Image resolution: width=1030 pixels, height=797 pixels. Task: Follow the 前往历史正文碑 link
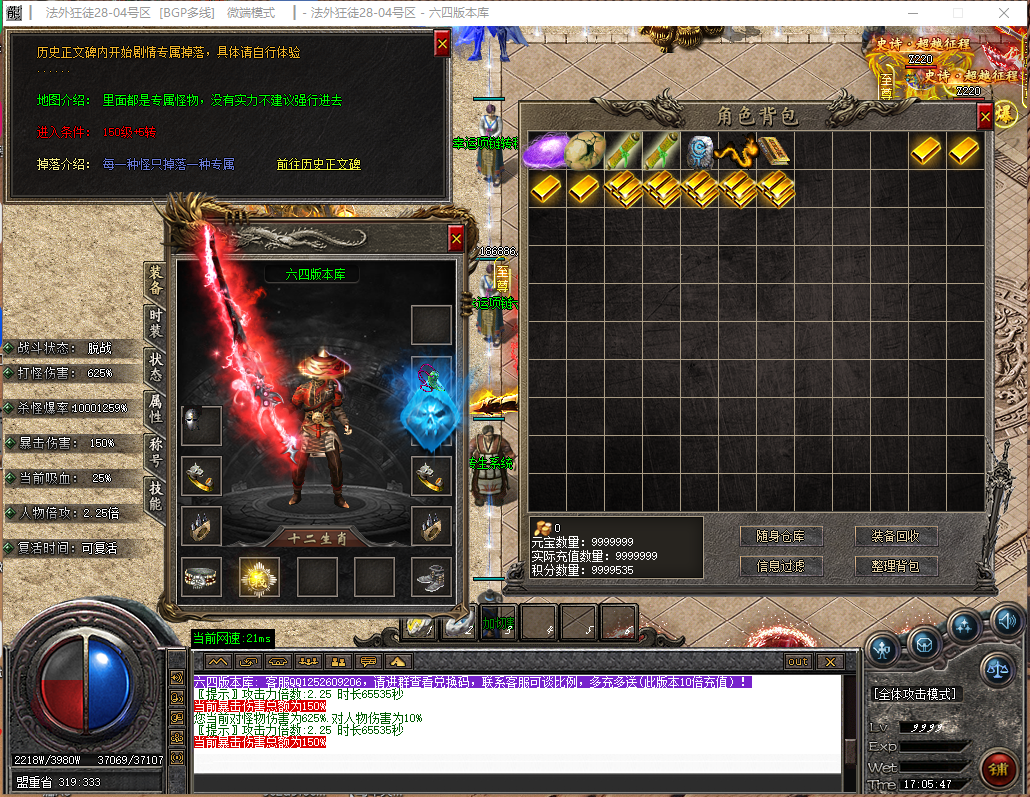click(x=318, y=164)
